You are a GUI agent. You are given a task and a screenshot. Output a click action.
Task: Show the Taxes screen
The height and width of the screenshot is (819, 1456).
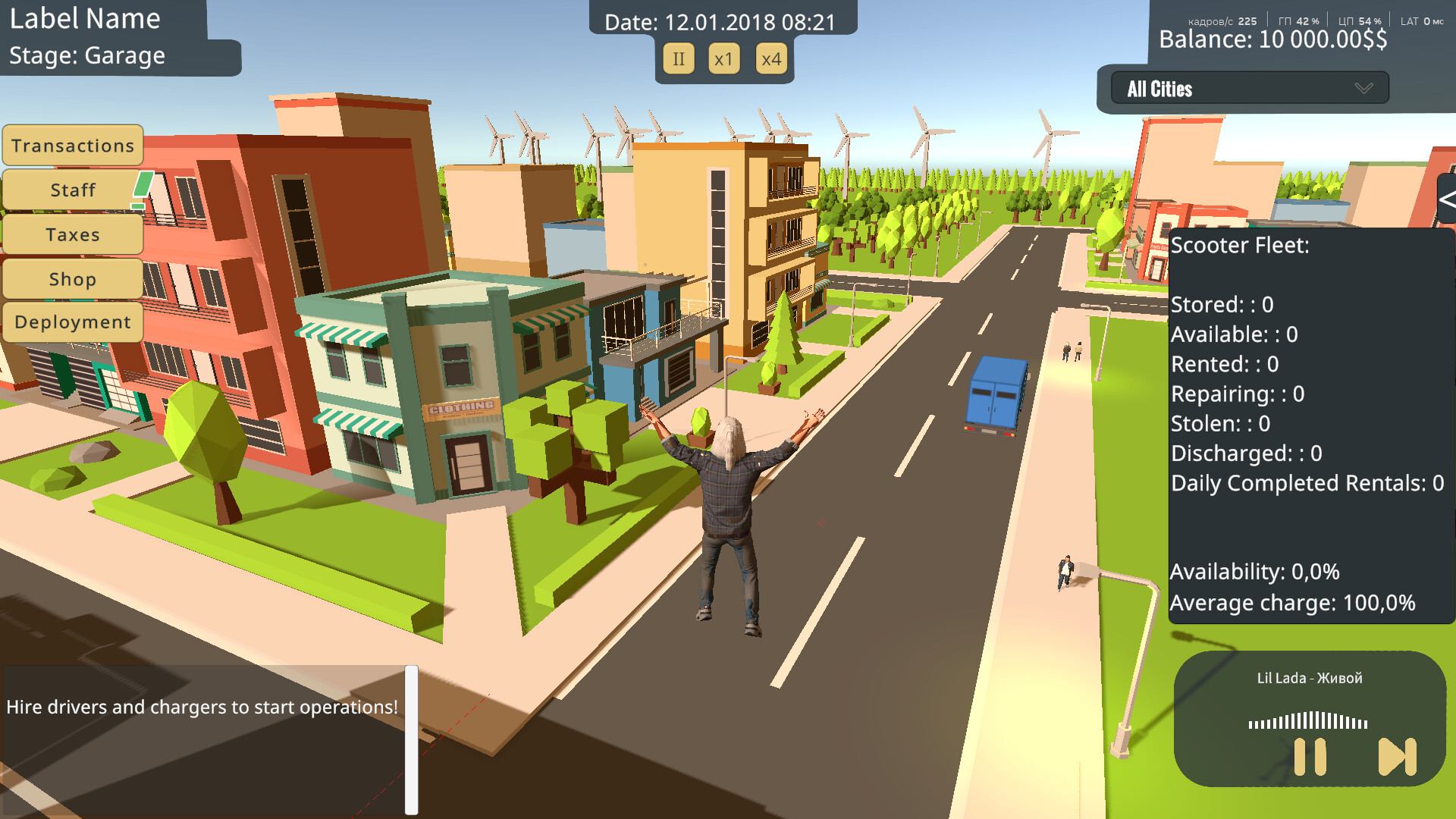(x=73, y=234)
